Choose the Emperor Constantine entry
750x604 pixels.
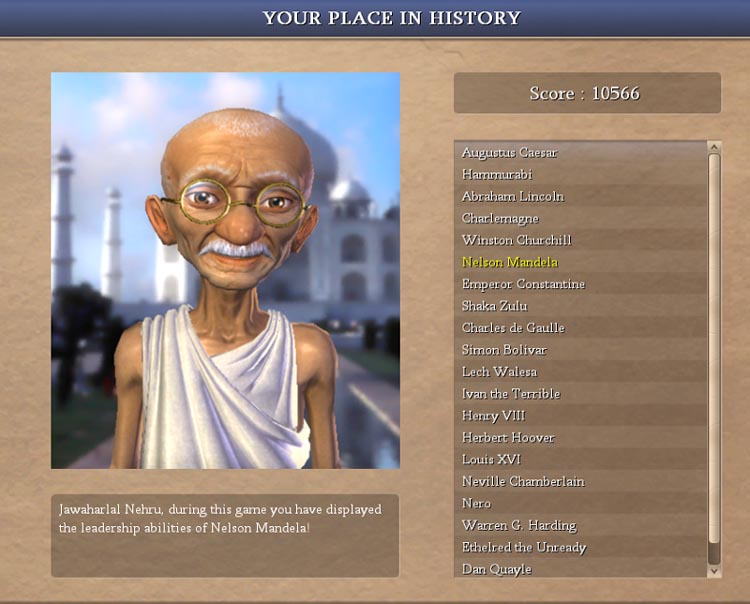pyautogui.click(x=523, y=284)
